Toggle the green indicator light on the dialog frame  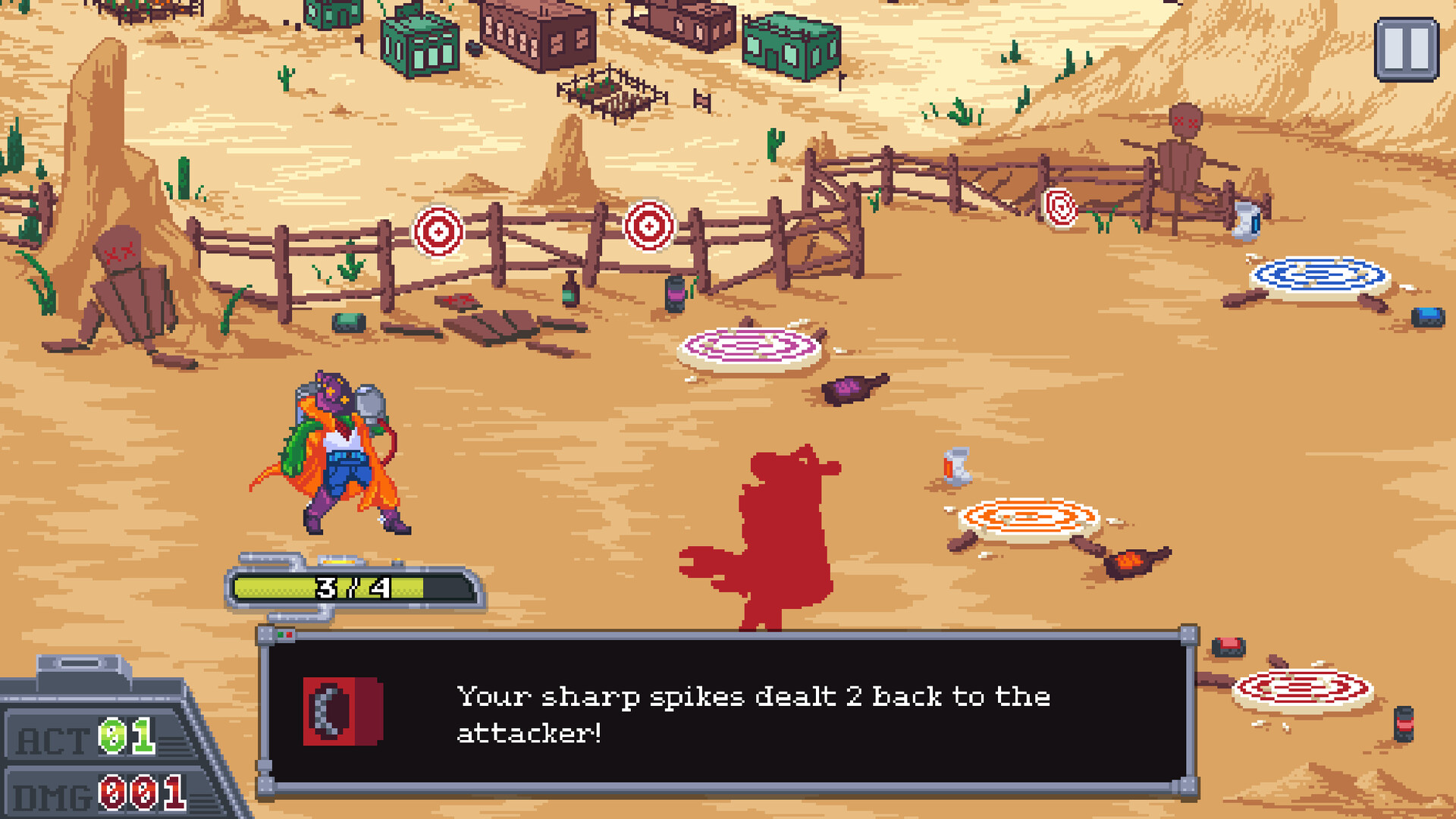coord(281,635)
